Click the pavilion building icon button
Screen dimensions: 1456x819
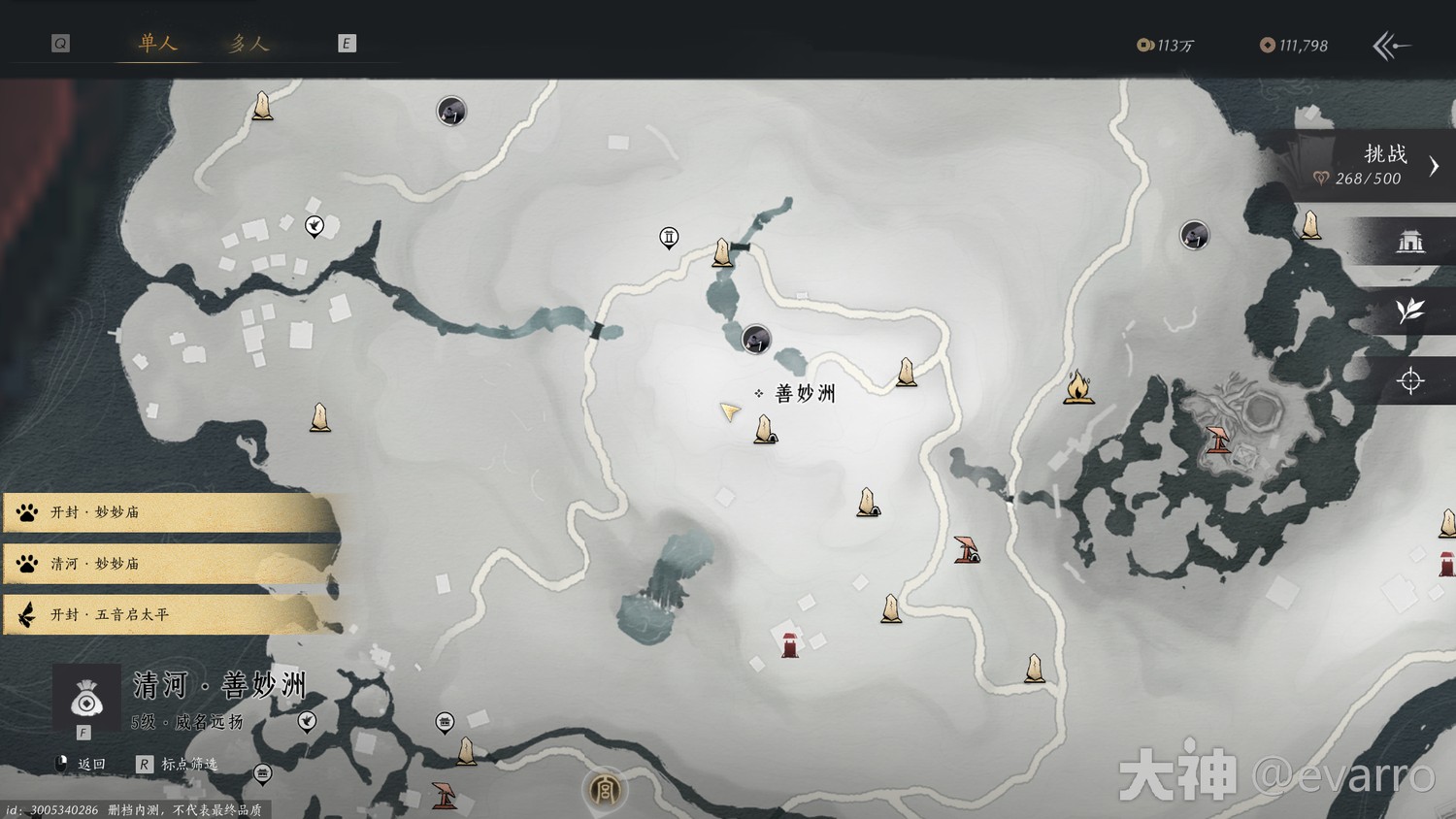click(x=1409, y=241)
